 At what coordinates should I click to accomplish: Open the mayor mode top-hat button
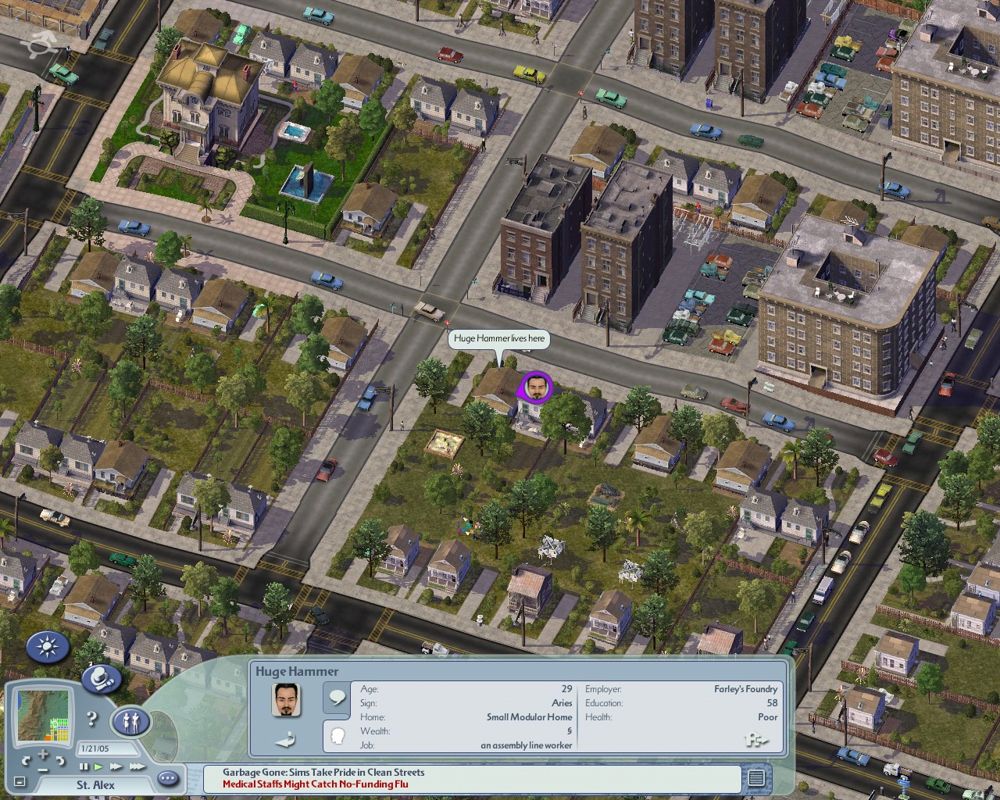click(100, 680)
